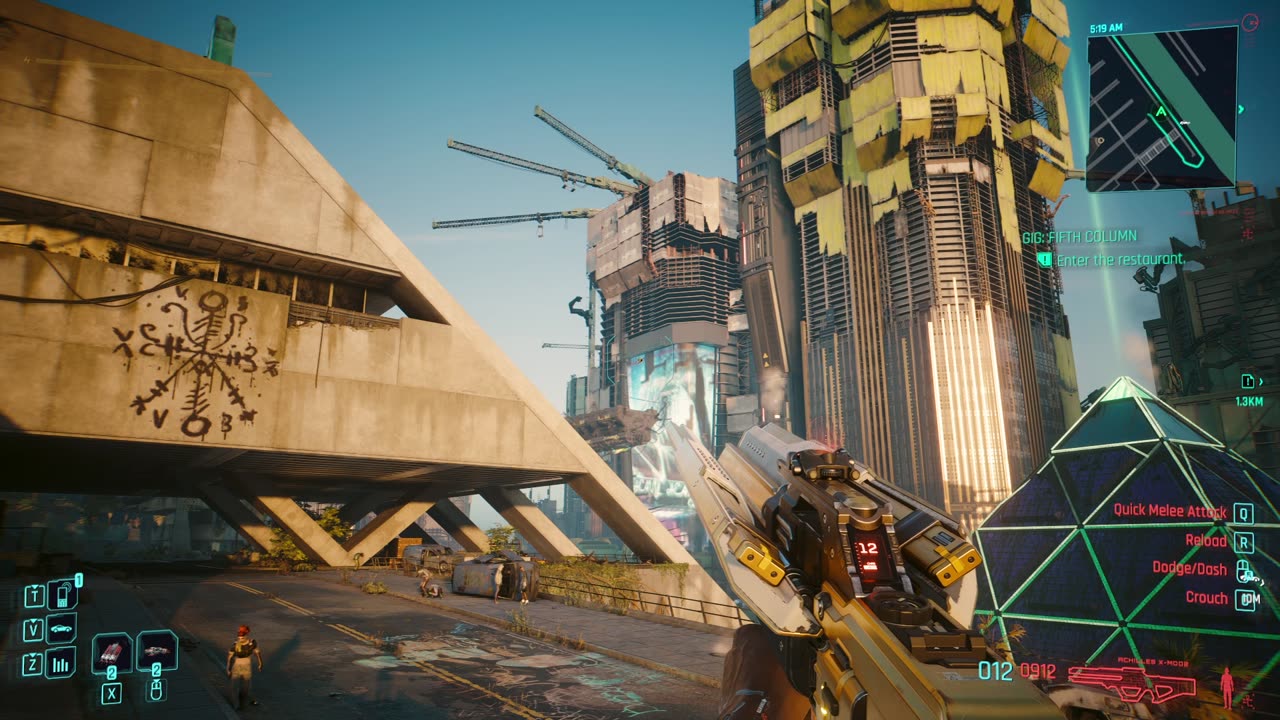The height and width of the screenshot is (720, 1280).
Task: Click the red player stance silhouette icon
Action: point(1227,687)
